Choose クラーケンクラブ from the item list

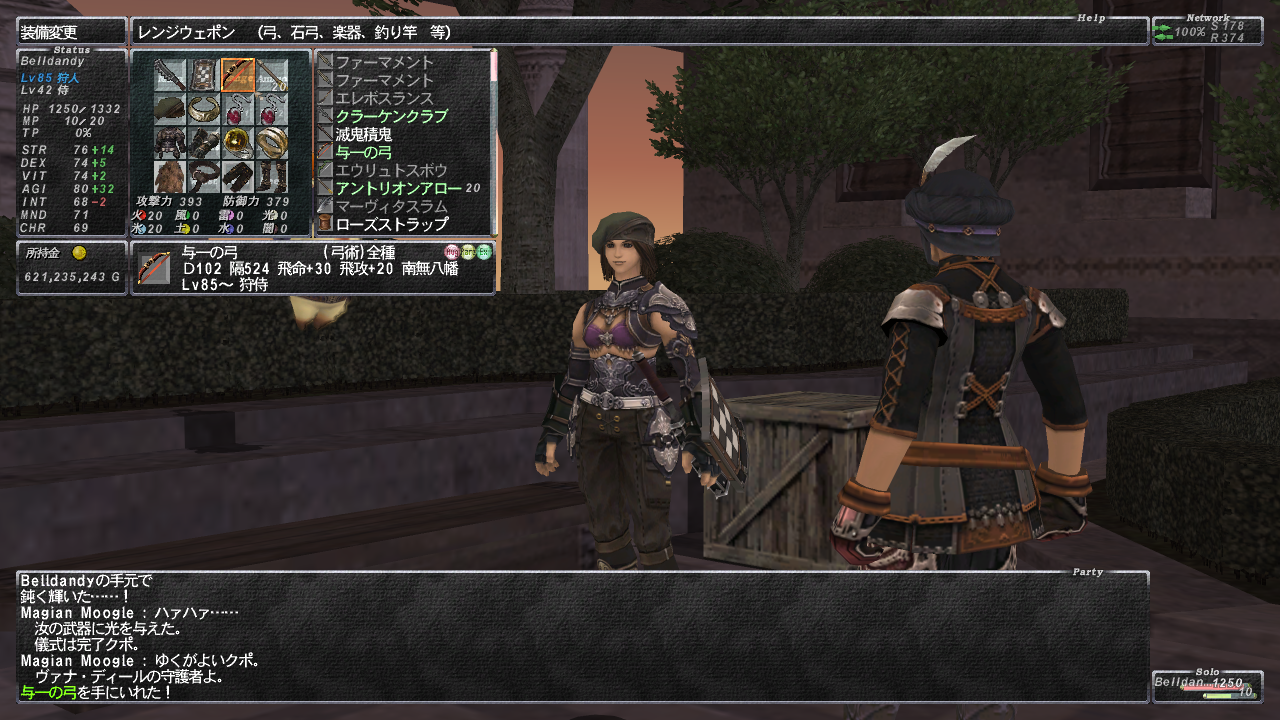[391, 116]
